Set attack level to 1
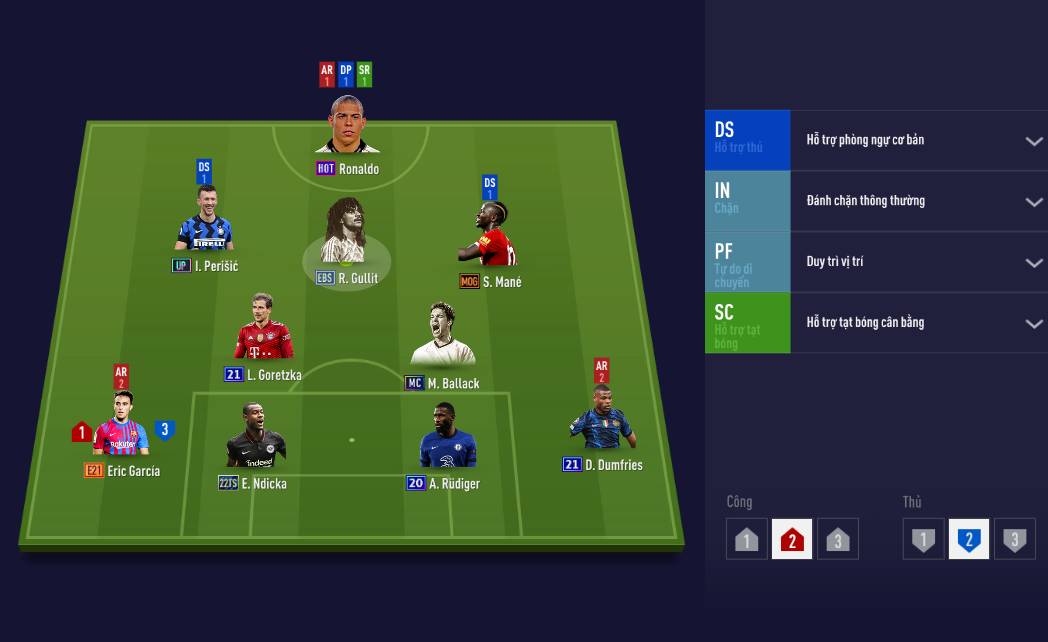 click(x=746, y=540)
